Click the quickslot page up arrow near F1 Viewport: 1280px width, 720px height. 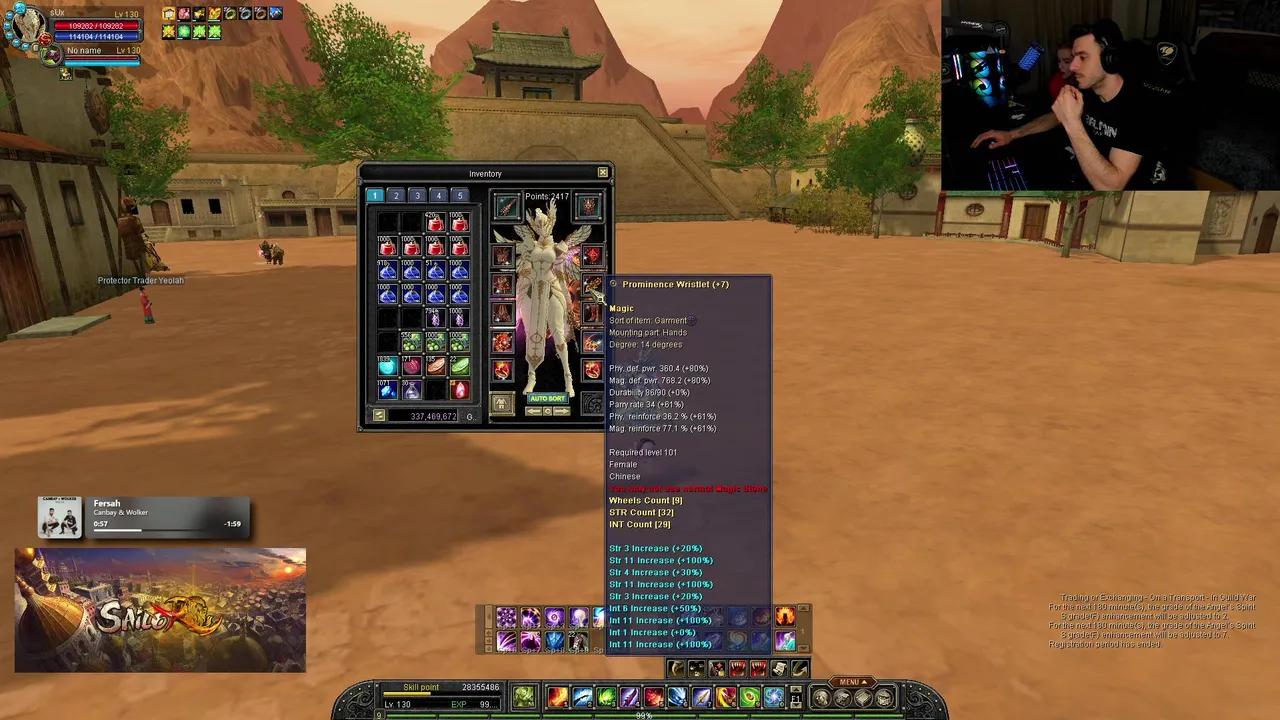795,689
